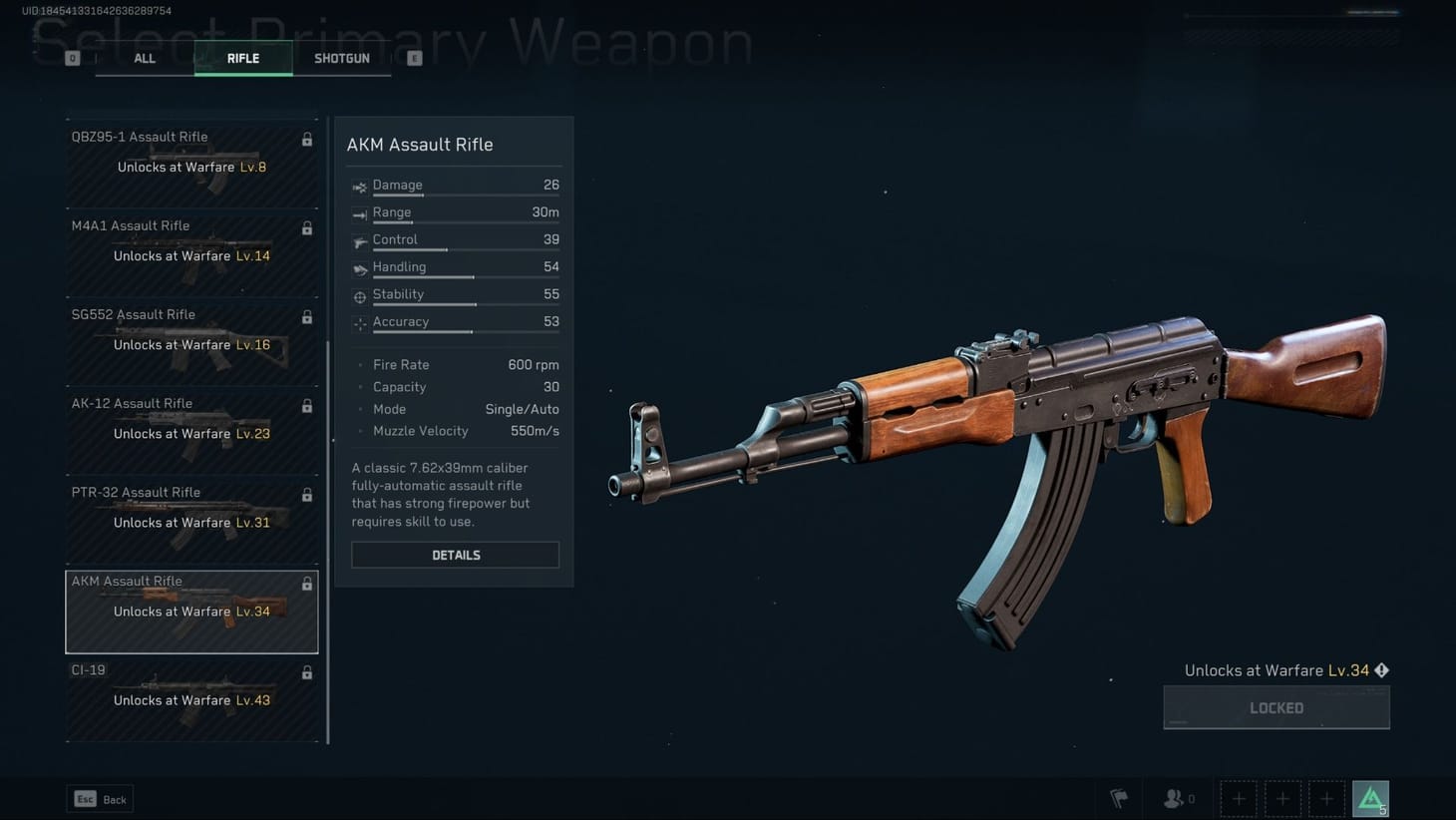The height and width of the screenshot is (820, 1456).
Task: Click the grayed LOCKED button
Action: click(1276, 707)
